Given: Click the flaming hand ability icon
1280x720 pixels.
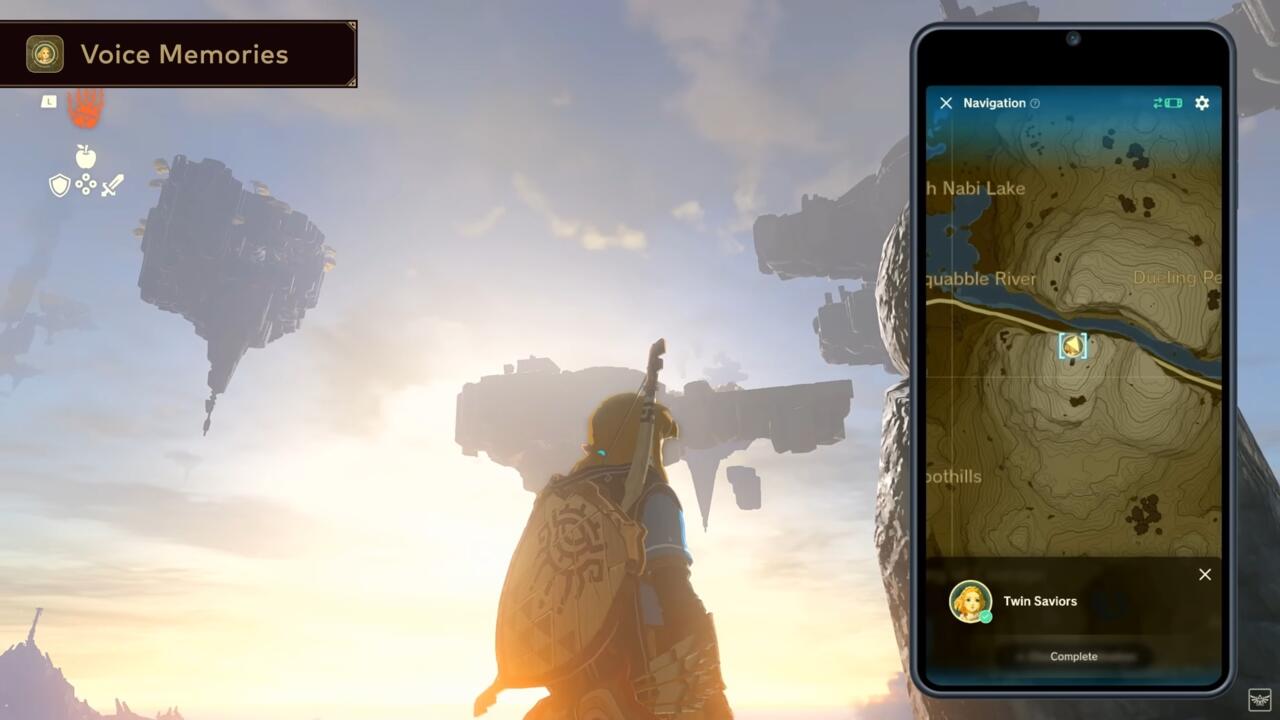Looking at the screenshot, I should (84, 110).
